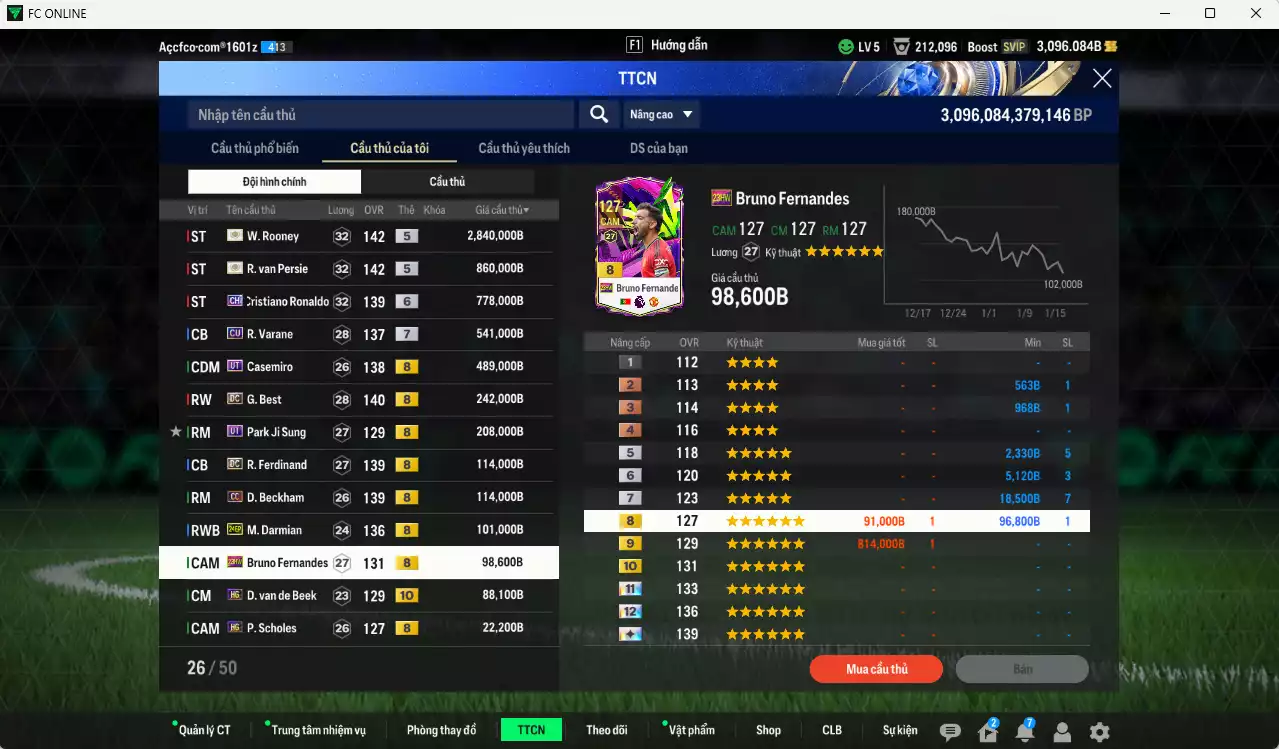This screenshot has height=749, width=1279.
Task: Select upgrade level 9 row
Action: pyautogui.click(x=836, y=544)
